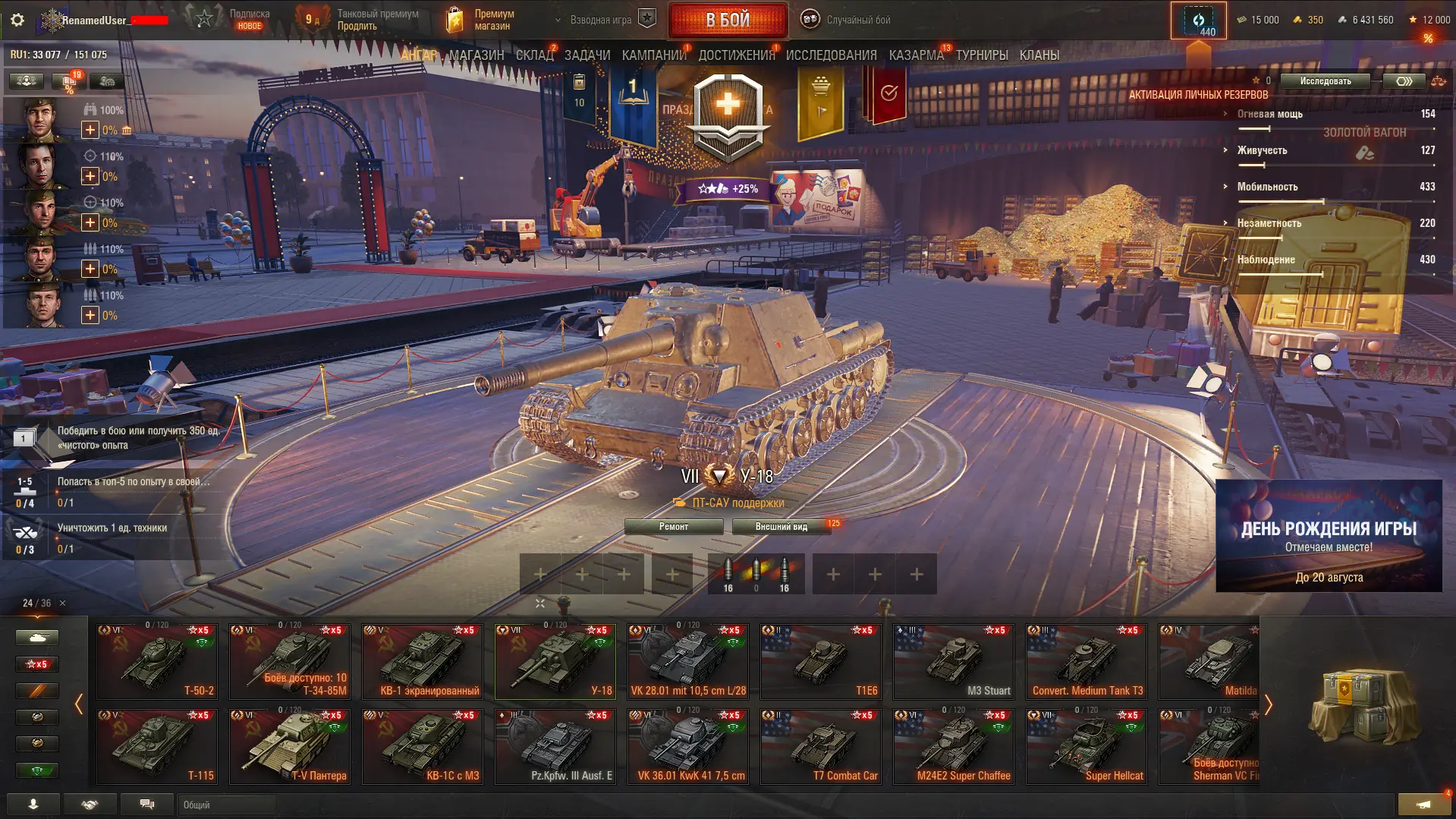Viewport: 1456px width, 819px height.
Task: Open the Внешний вид appearance button
Action: 781,527
